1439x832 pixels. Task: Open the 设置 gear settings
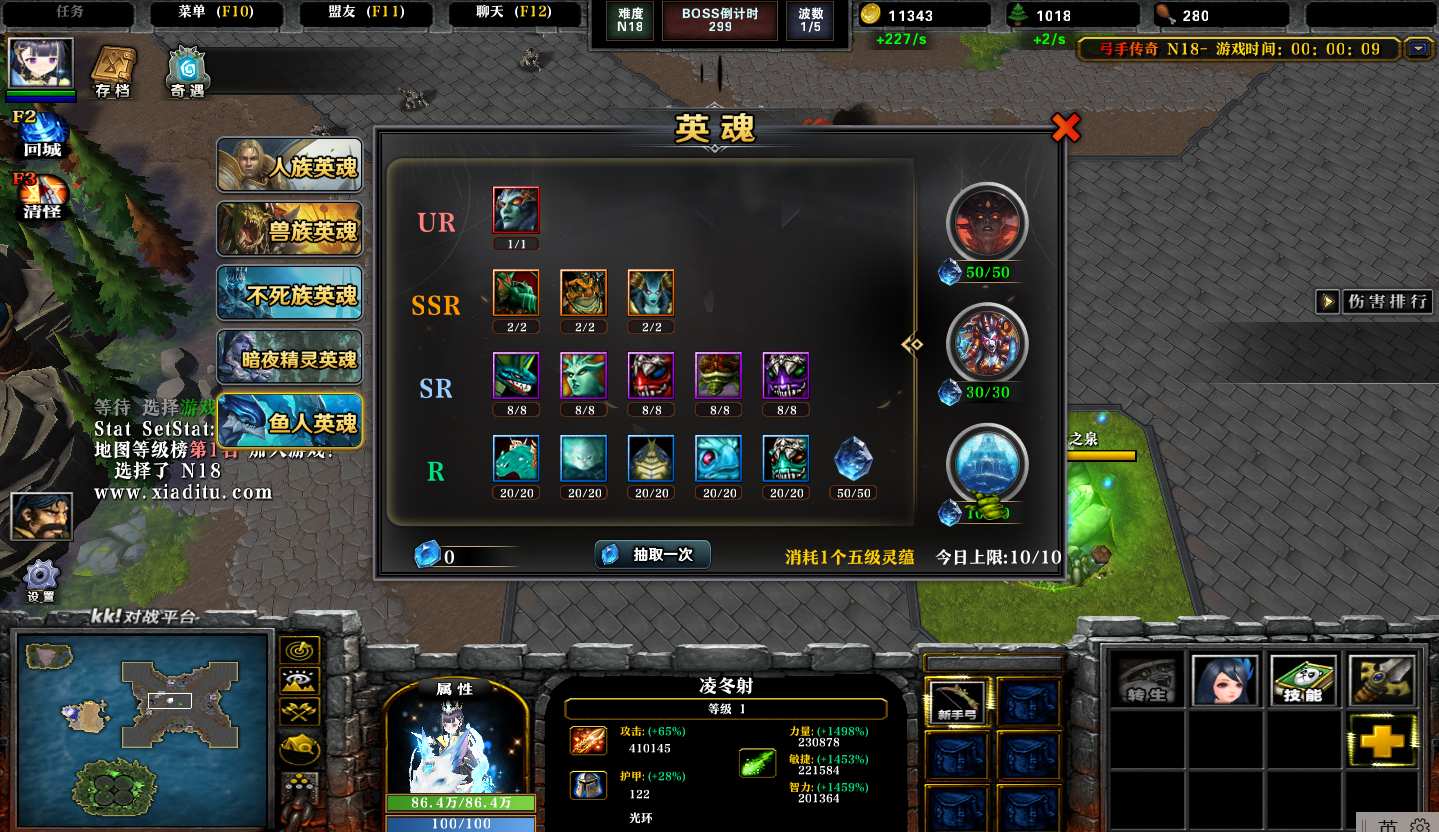pyautogui.click(x=41, y=580)
